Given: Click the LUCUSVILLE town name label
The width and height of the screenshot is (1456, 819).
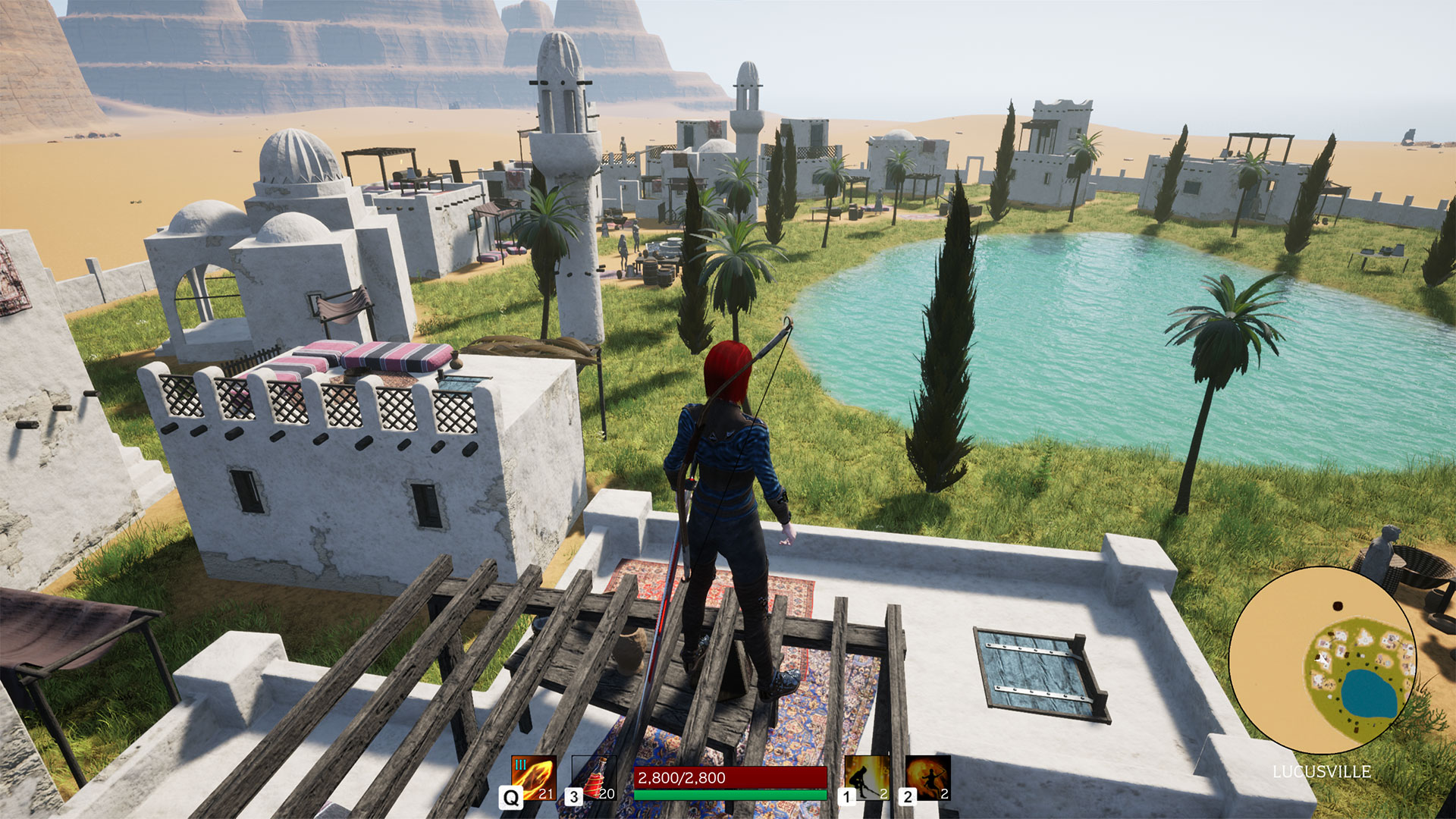Looking at the screenshot, I should [1323, 771].
